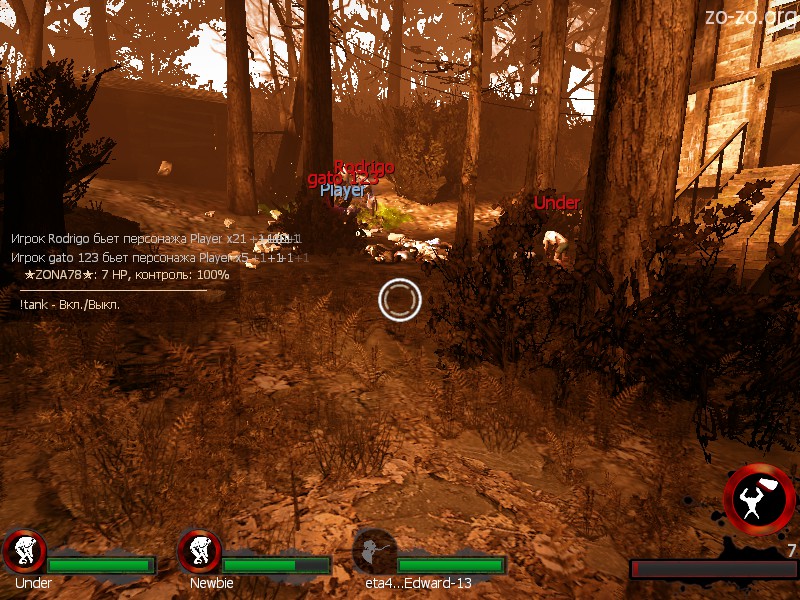Activate the tank rock throw ability icon
This screenshot has width=800, height=600.
(759, 499)
